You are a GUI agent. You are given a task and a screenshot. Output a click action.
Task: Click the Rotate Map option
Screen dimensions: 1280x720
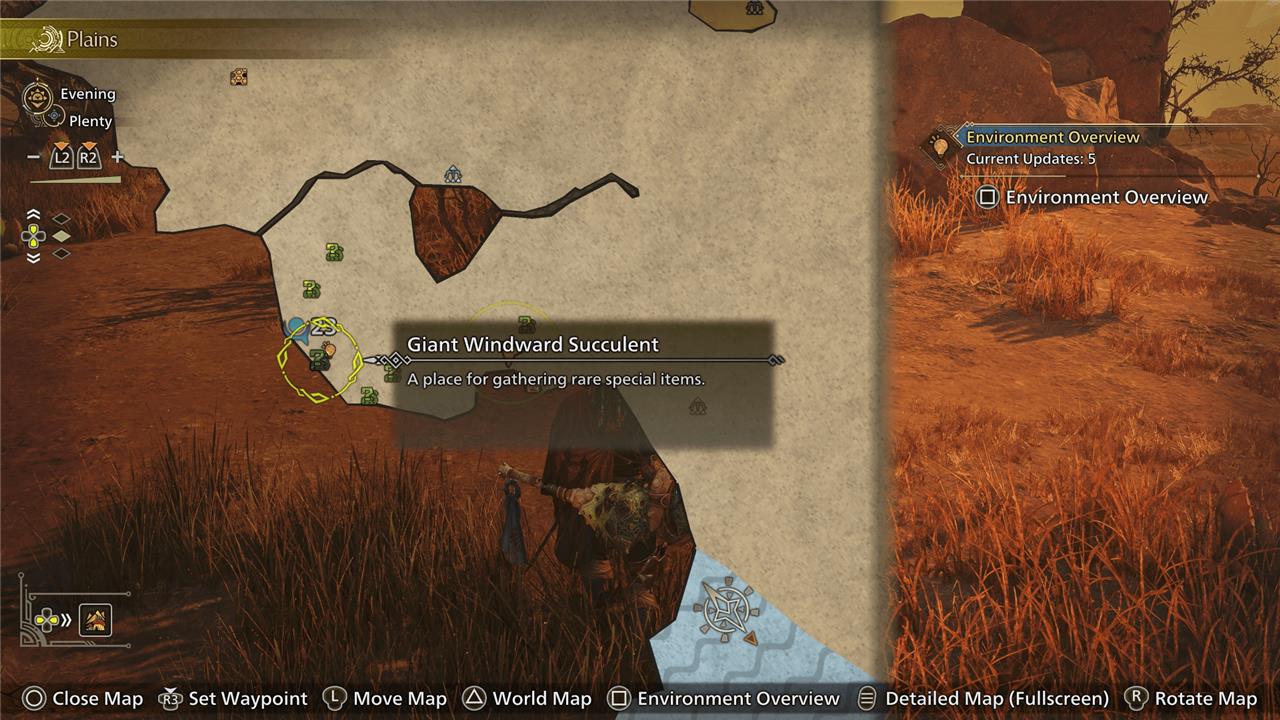(1205, 699)
